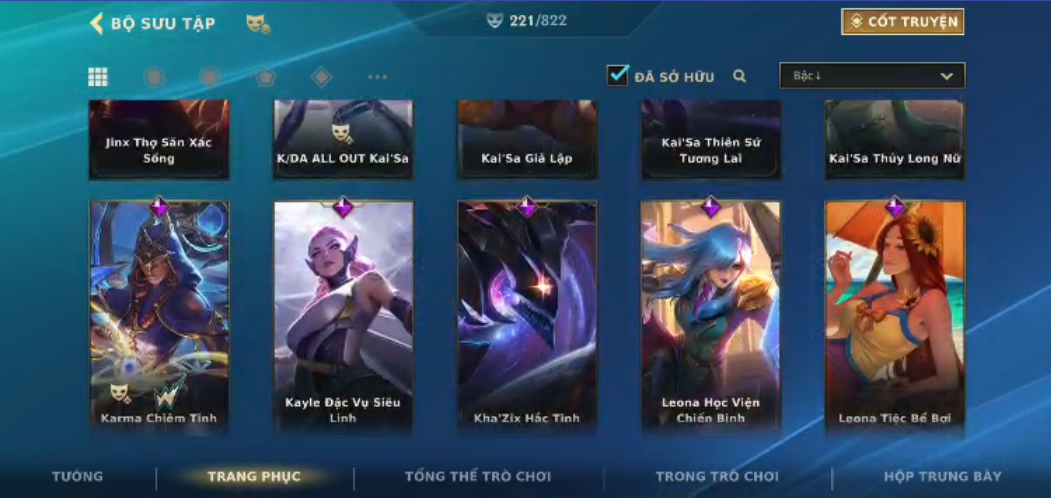Screen dimensions: 1051x498
Task: View the Leona Tiệc Bể Bơi skin
Action: 895,315
